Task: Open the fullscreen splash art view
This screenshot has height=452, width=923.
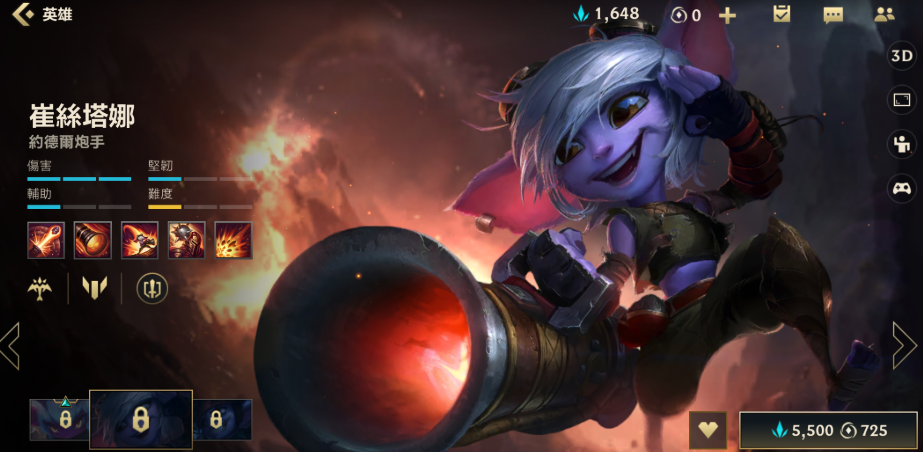Action: tap(902, 100)
